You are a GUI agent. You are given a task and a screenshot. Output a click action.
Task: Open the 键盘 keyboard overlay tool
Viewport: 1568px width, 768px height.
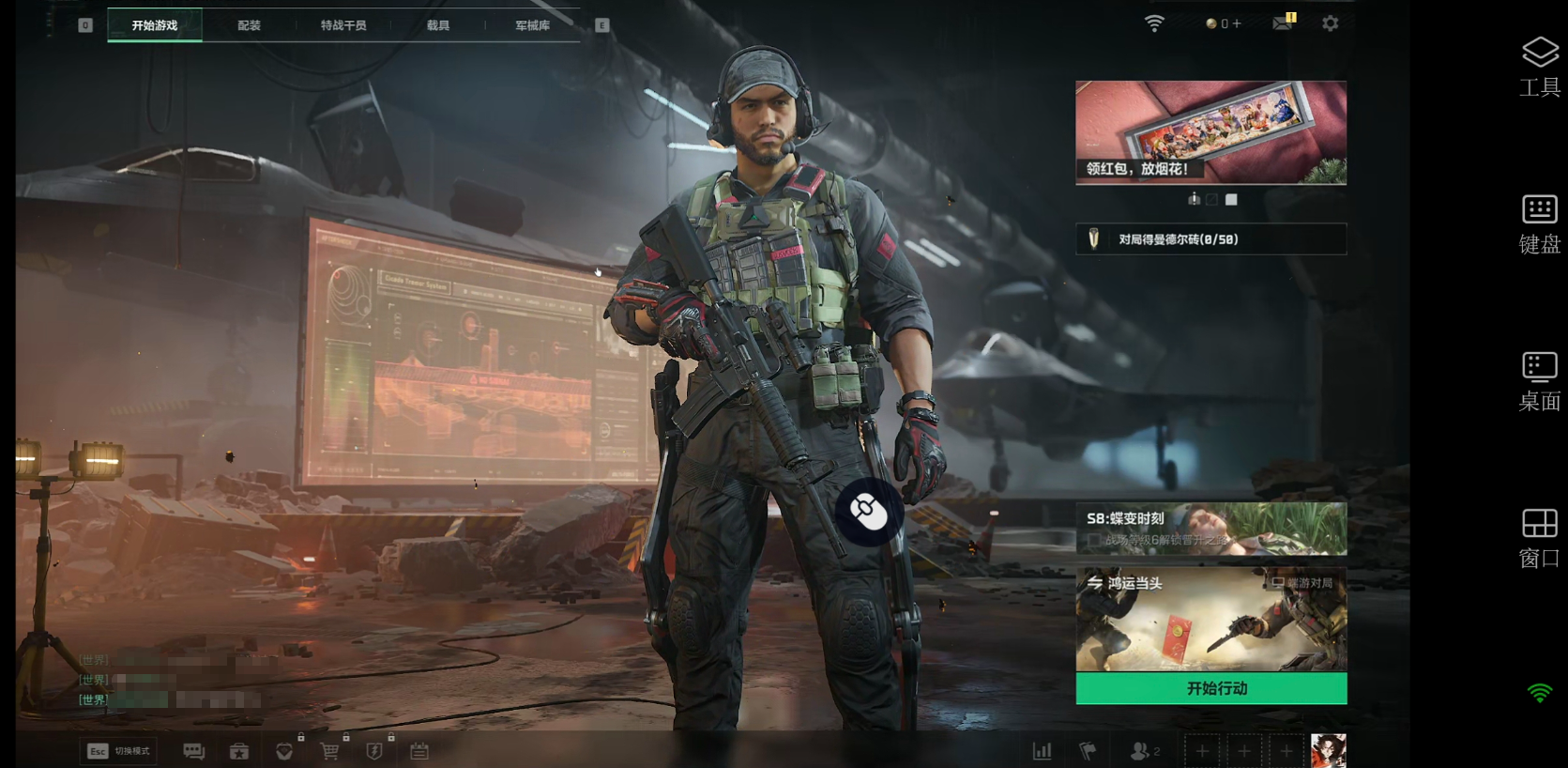click(1539, 223)
